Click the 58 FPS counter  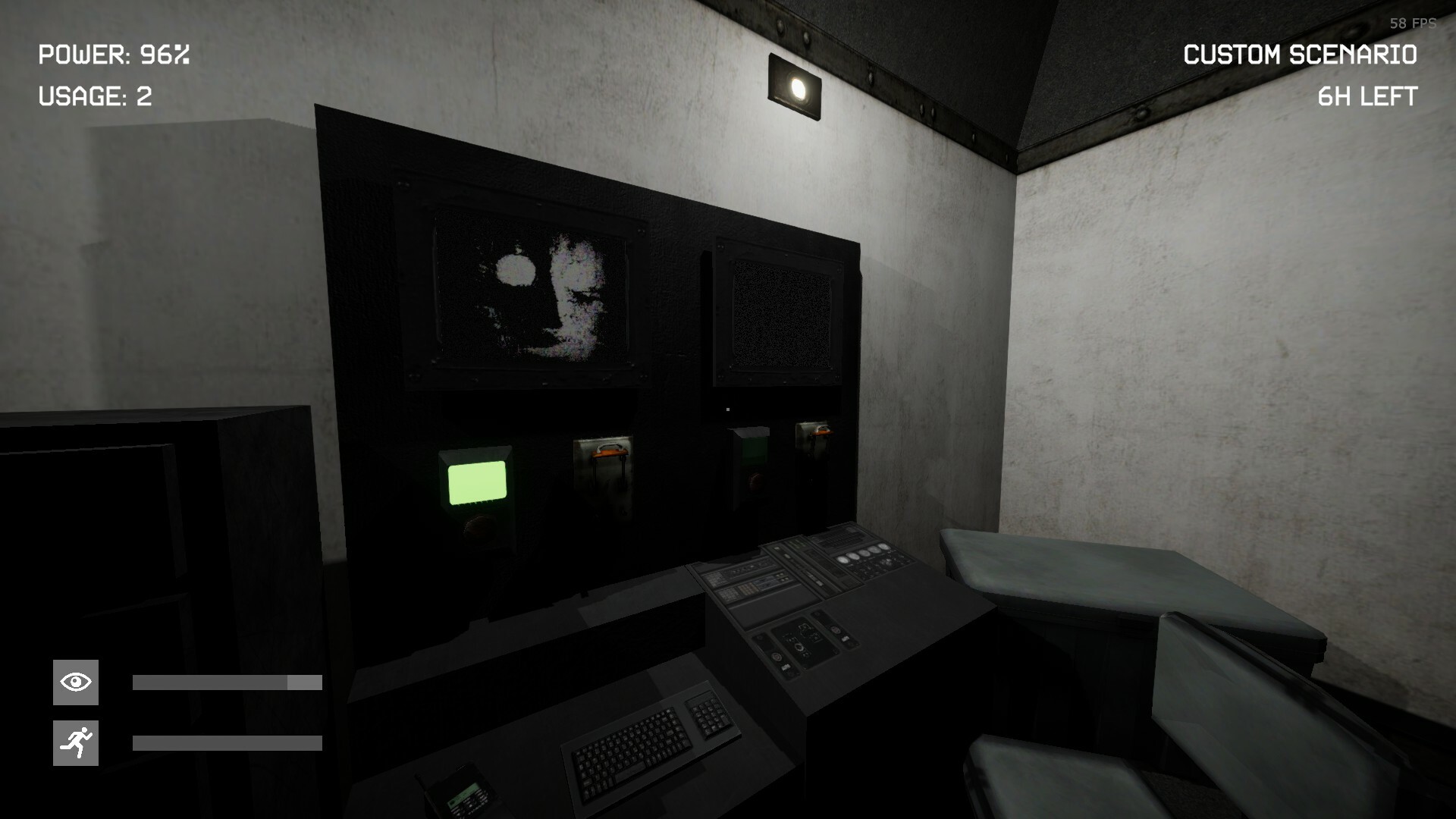pyautogui.click(x=1412, y=23)
